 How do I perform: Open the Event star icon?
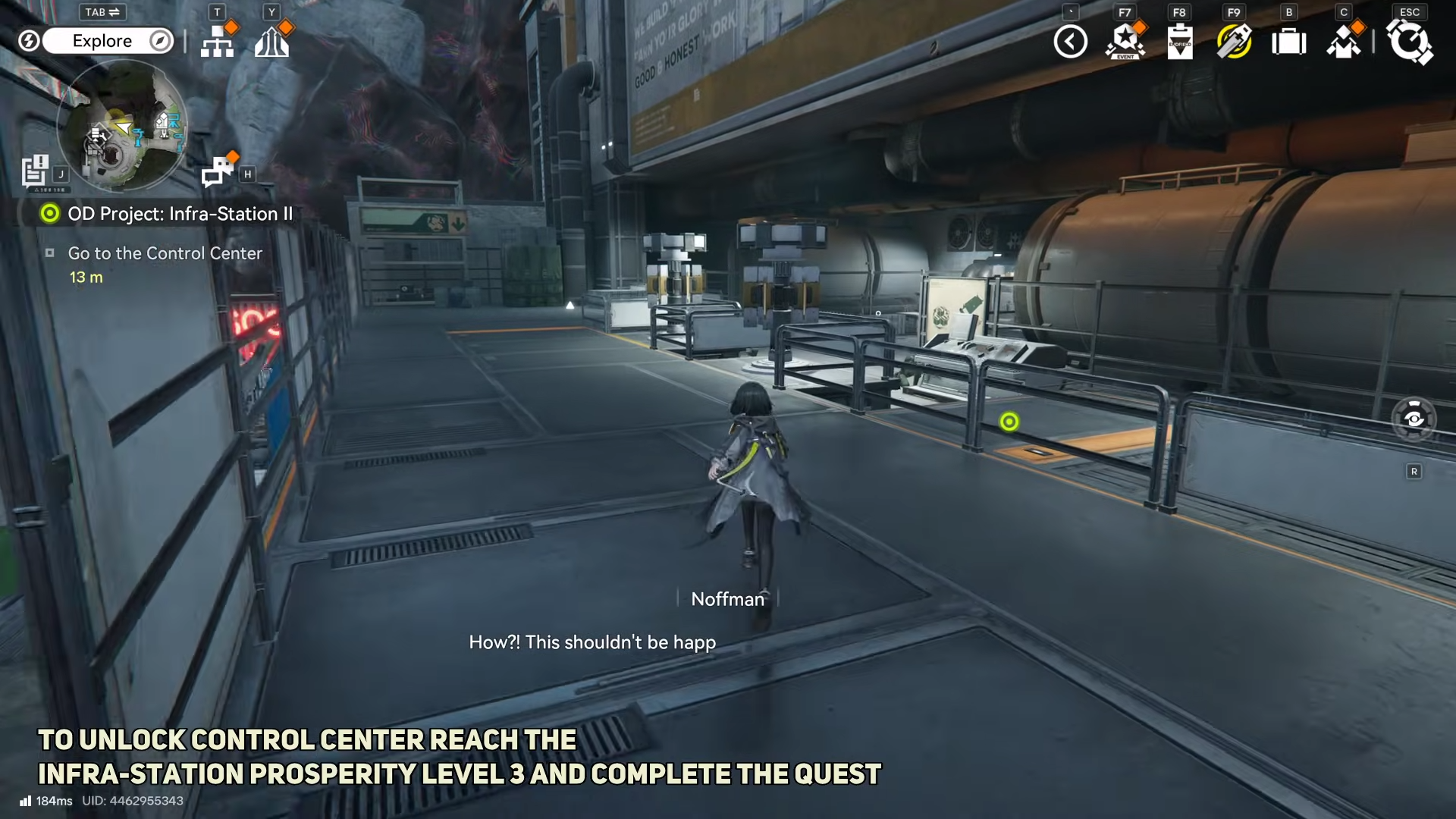pos(1125,42)
